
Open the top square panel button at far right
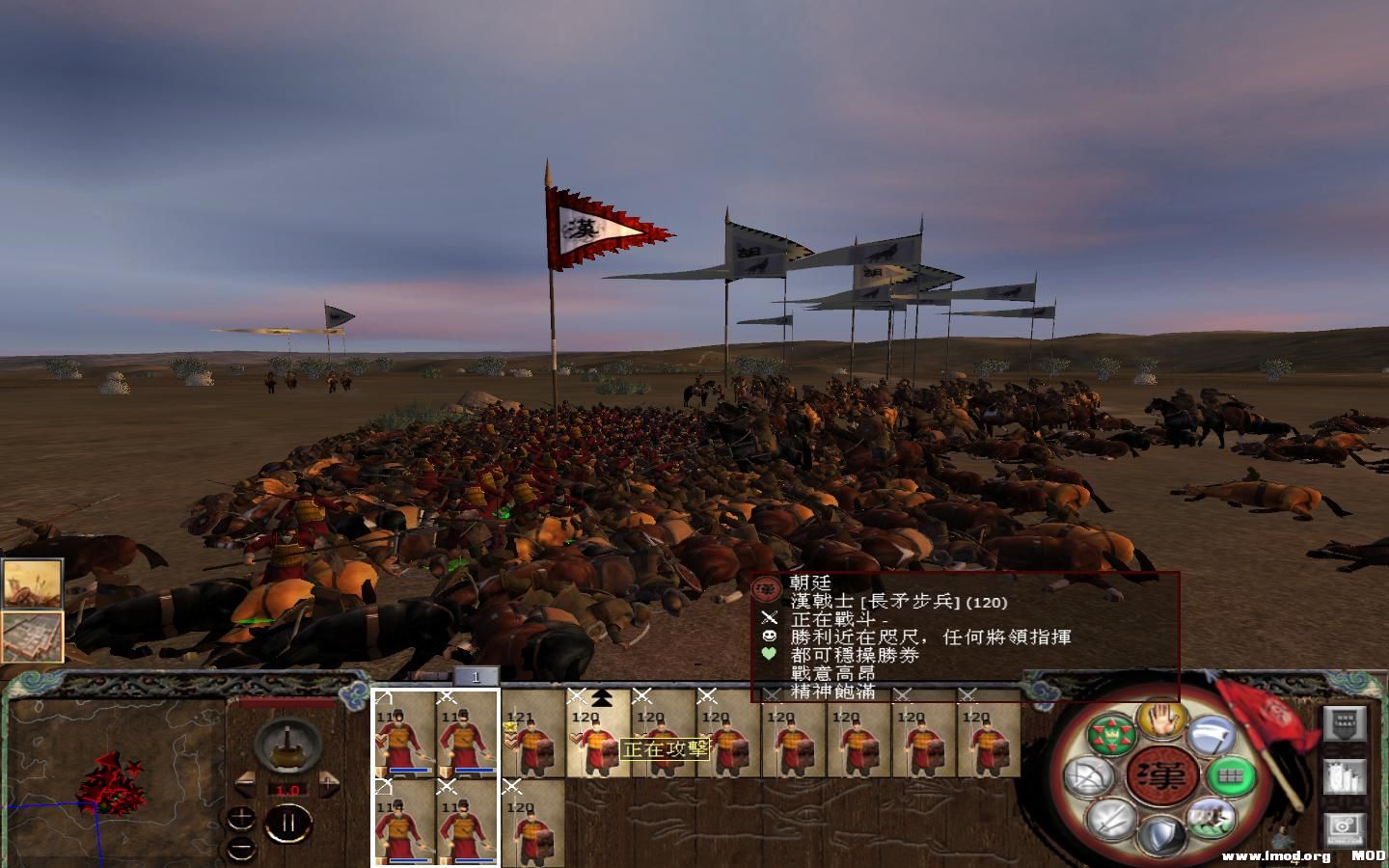tap(1344, 723)
